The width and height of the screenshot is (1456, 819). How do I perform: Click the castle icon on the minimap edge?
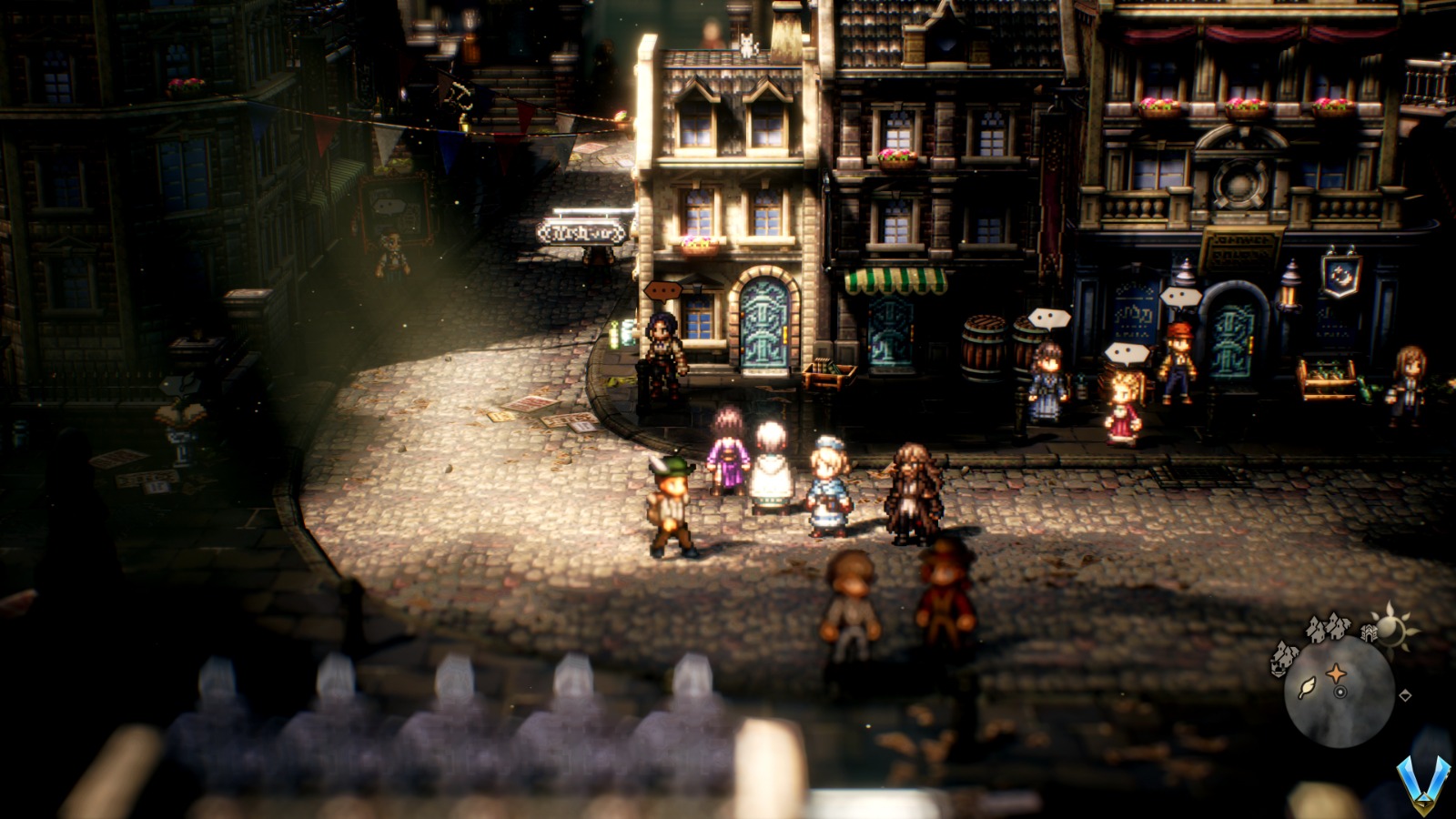(1369, 632)
